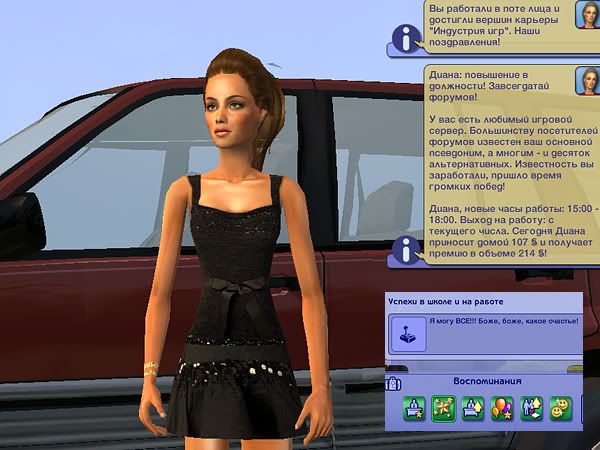Select the joystick career memory icon

[x=408, y=333]
